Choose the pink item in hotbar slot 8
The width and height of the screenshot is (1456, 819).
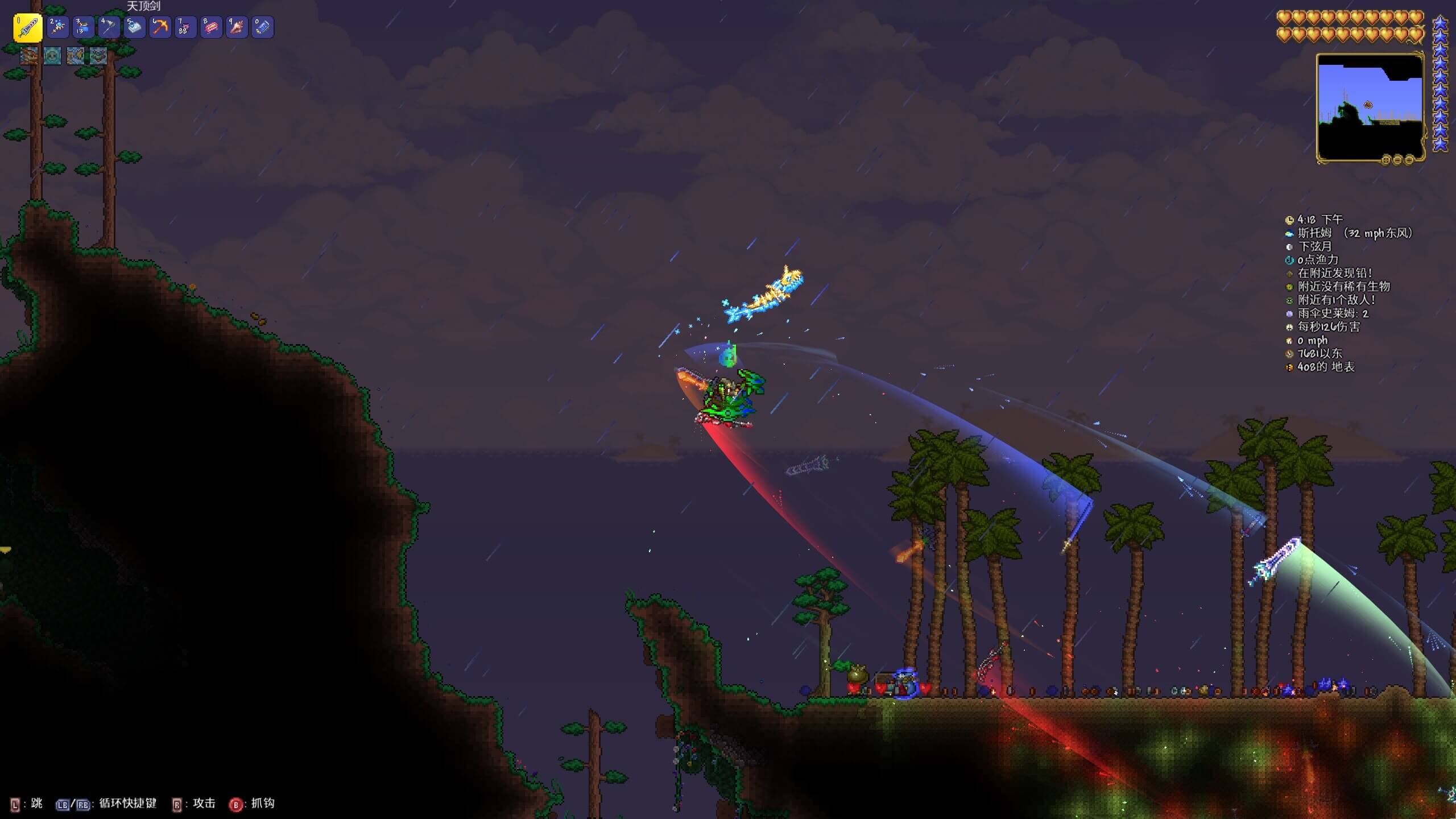pyautogui.click(x=211, y=27)
